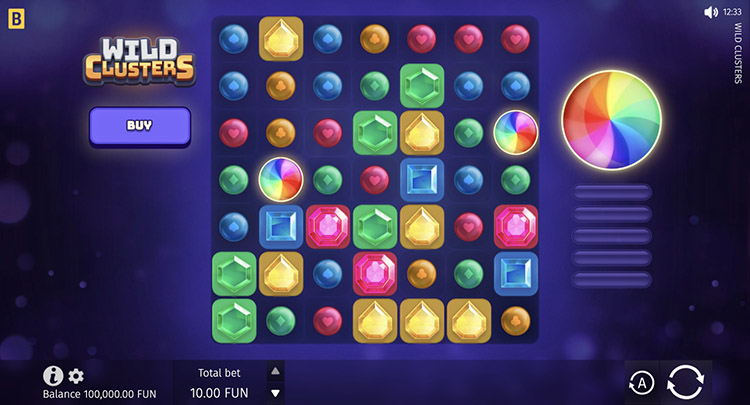Spin the reels with the circular arrows
This screenshot has width=750, height=405.
(x=686, y=382)
